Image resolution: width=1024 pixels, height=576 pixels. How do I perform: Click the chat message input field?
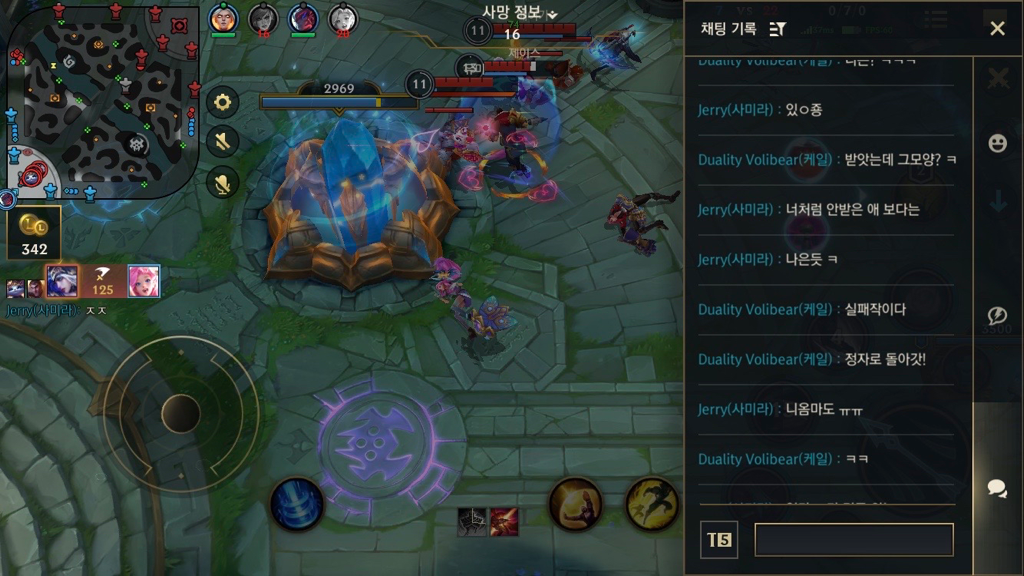click(853, 540)
